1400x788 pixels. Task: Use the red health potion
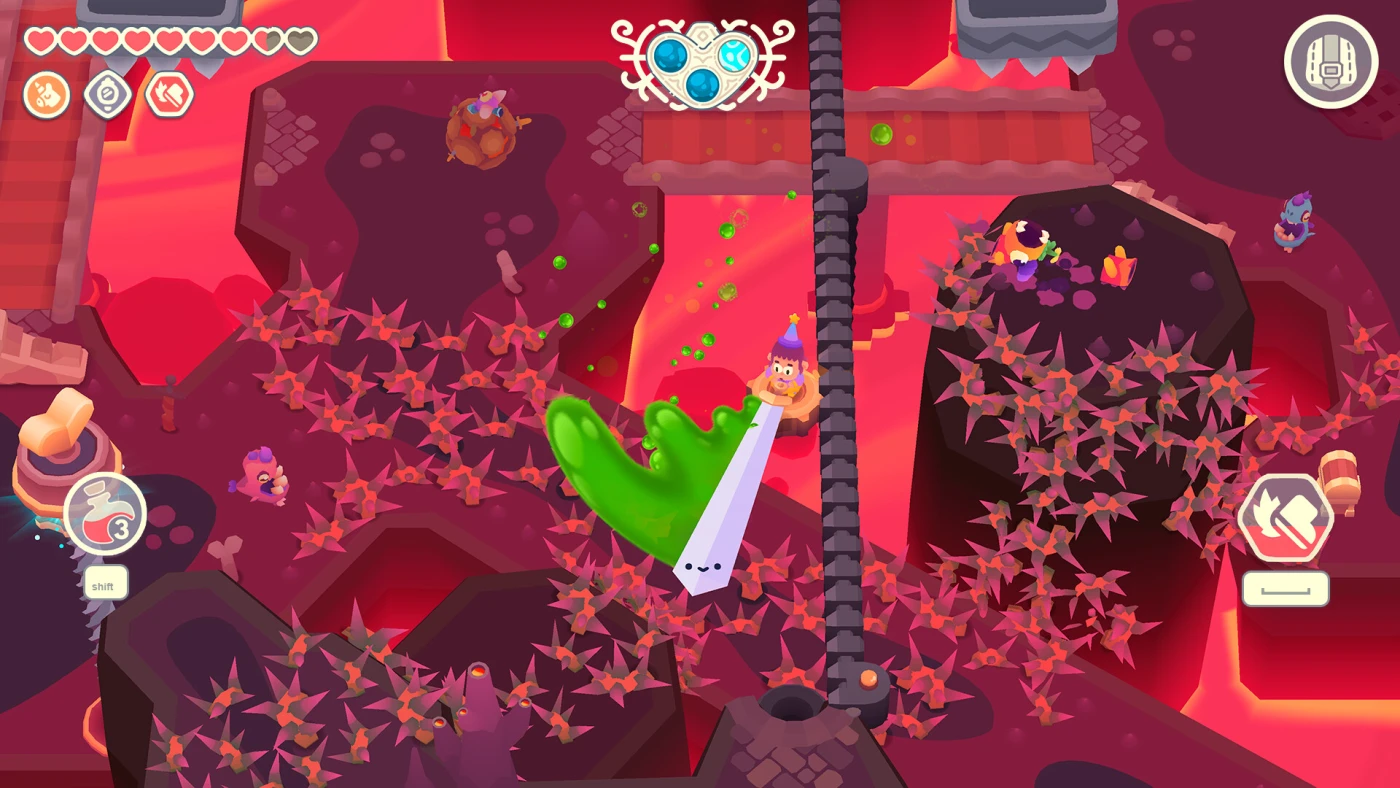105,514
